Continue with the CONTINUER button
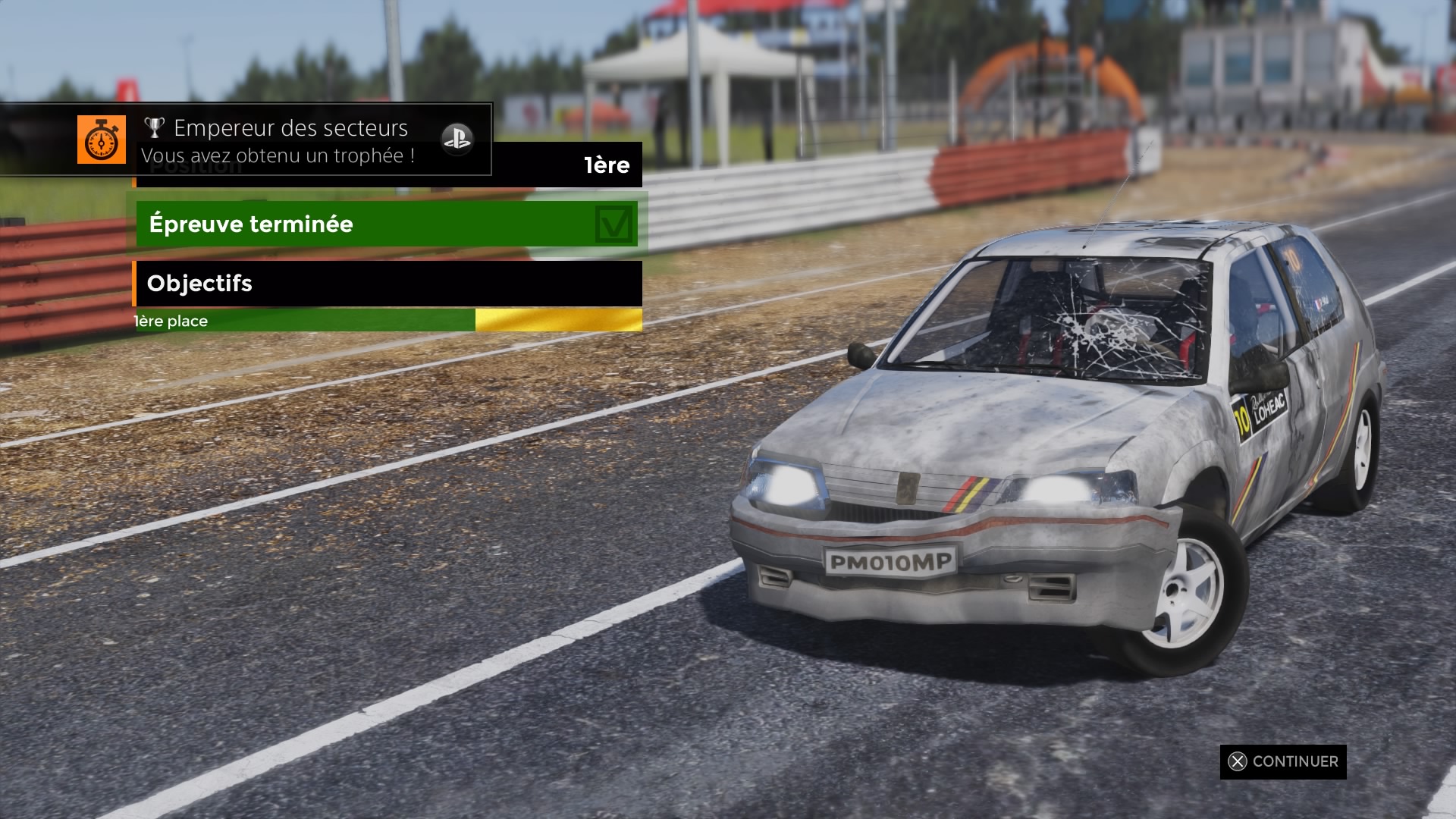 point(1283,761)
